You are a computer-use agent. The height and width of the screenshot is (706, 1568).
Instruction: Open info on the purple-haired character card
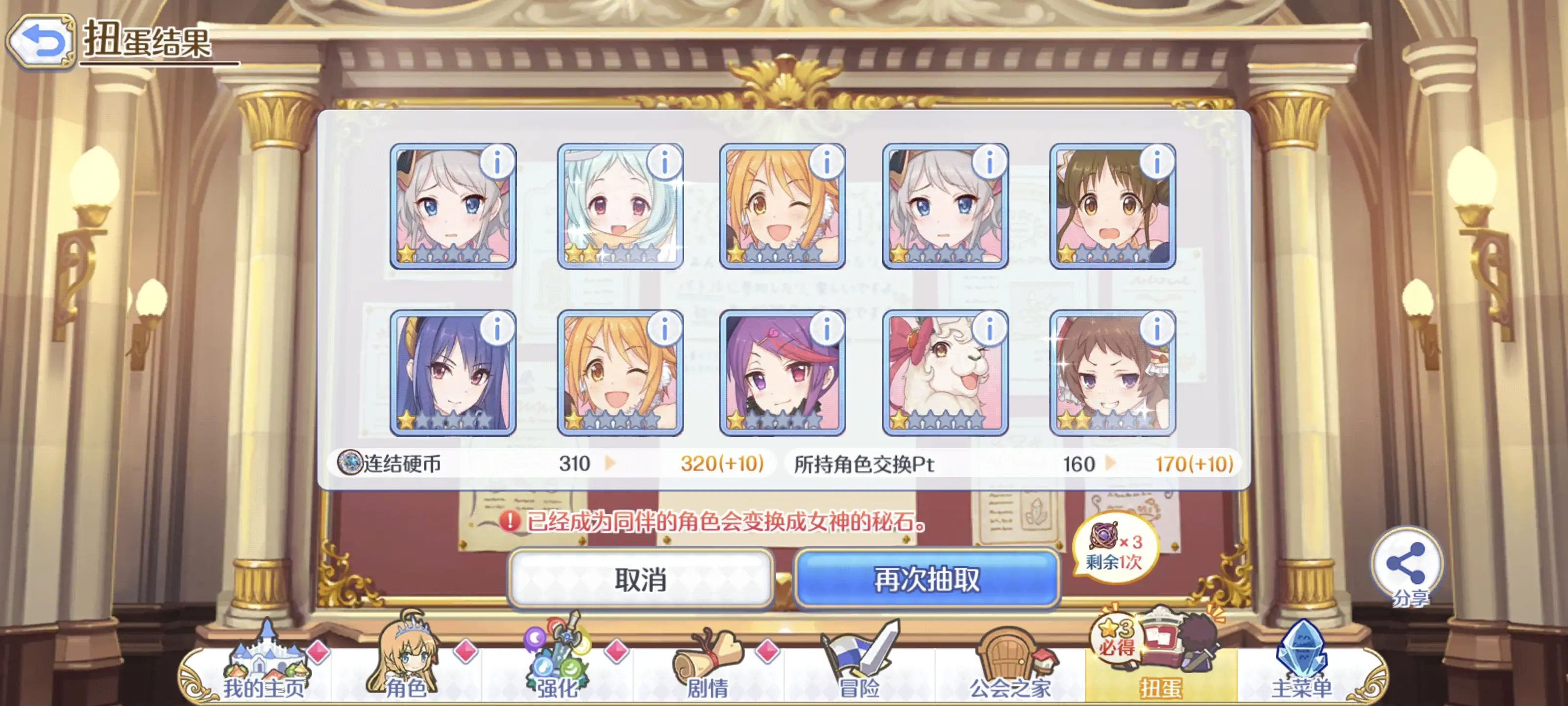click(827, 329)
